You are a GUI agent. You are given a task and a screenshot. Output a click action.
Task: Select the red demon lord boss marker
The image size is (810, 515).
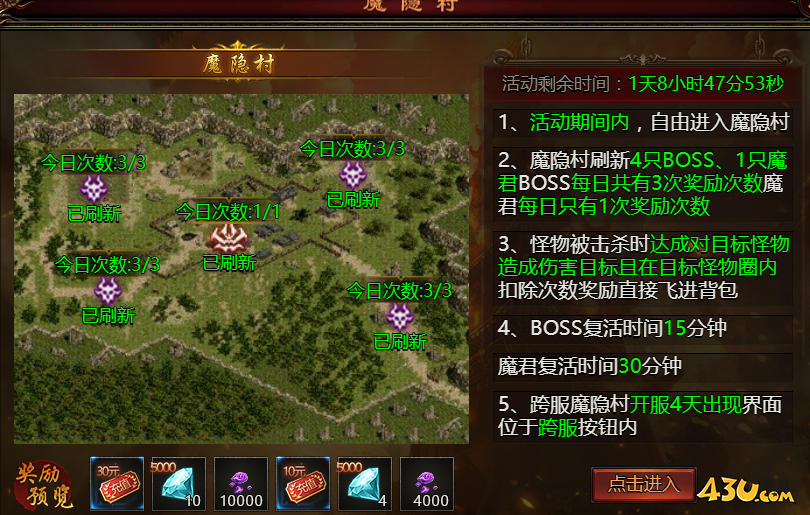(228, 238)
